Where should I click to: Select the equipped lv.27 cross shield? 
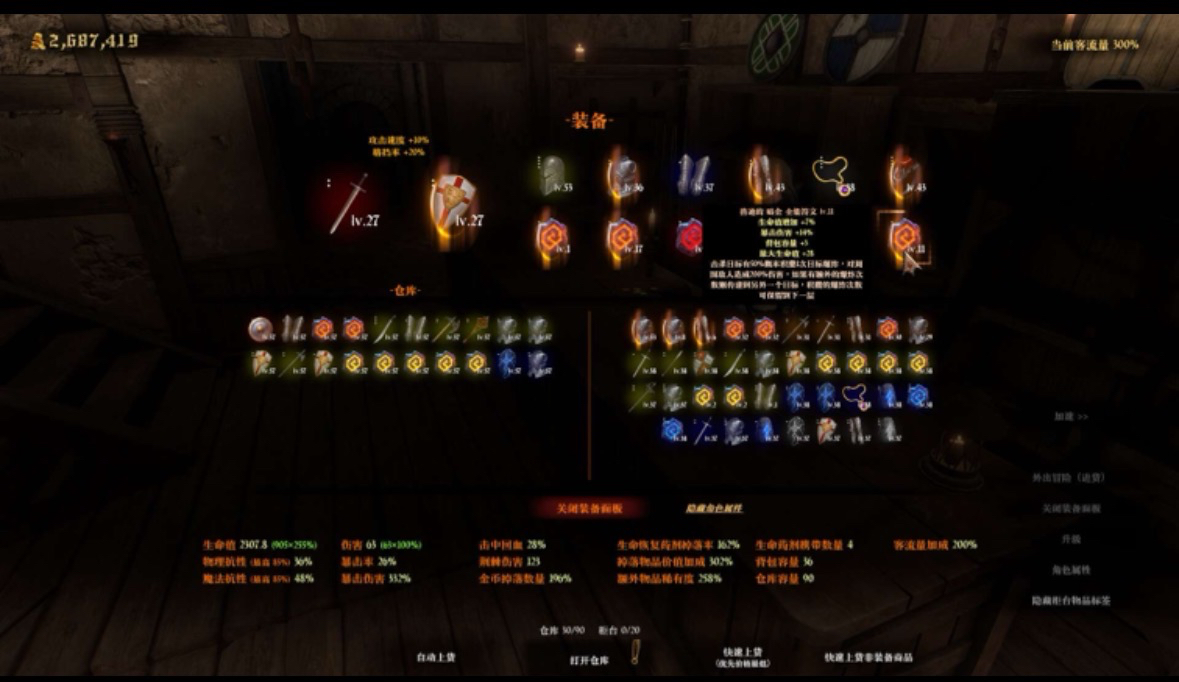(x=455, y=203)
